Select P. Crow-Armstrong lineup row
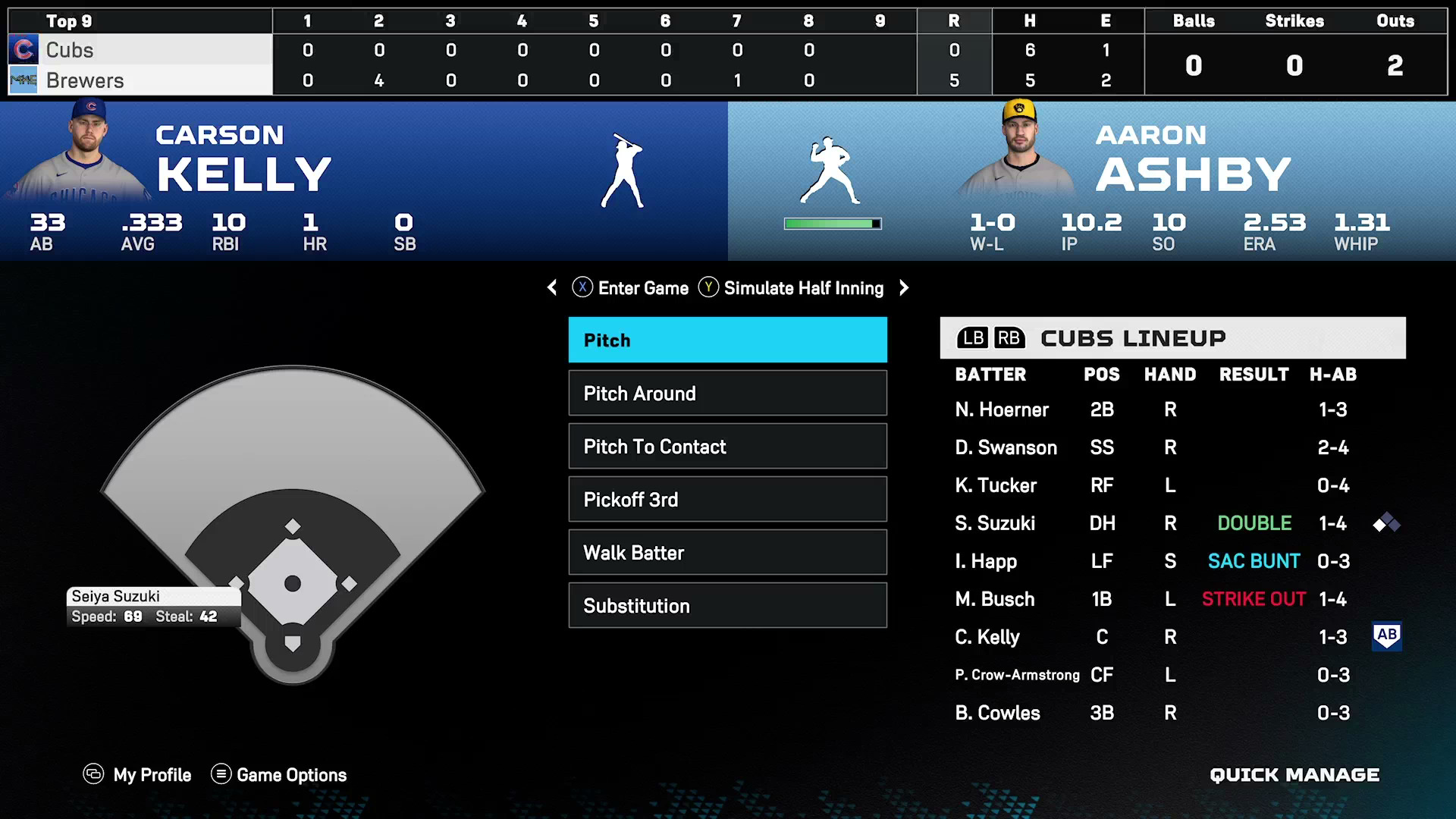This screenshot has height=819, width=1456. pos(1017,676)
